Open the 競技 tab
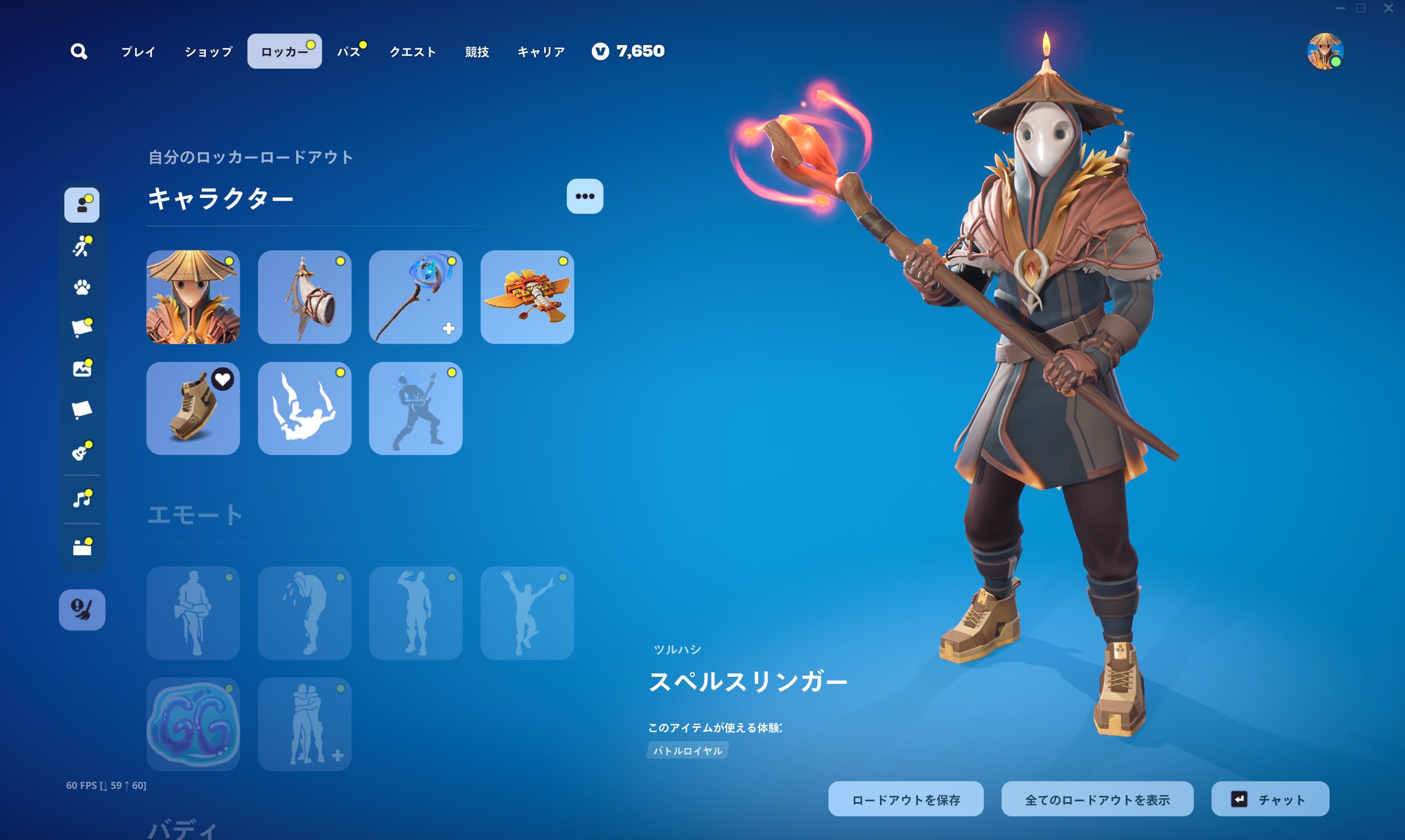This screenshot has width=1405, height=840. point(477,52)
